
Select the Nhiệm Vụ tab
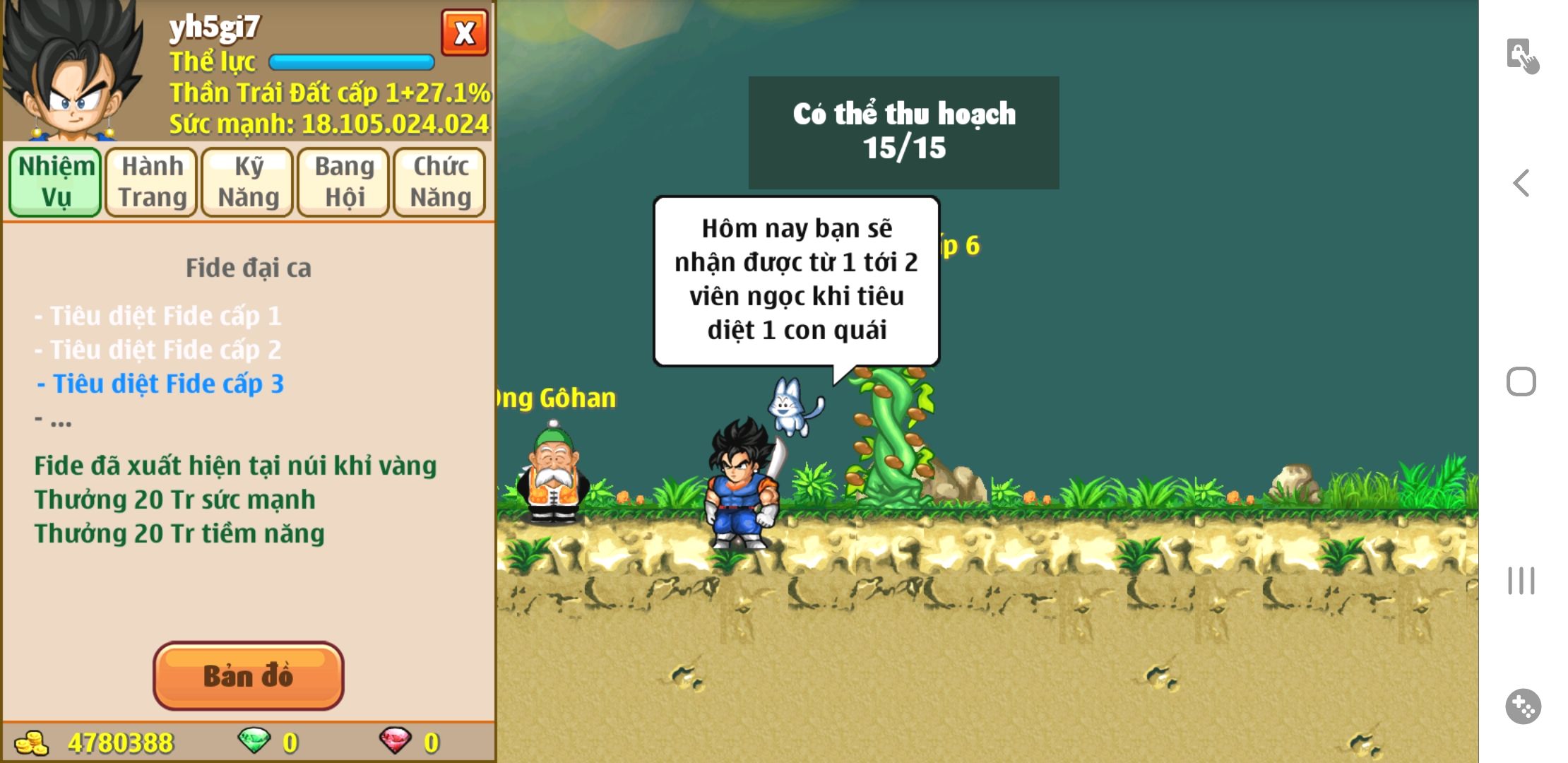coord(56,182)
